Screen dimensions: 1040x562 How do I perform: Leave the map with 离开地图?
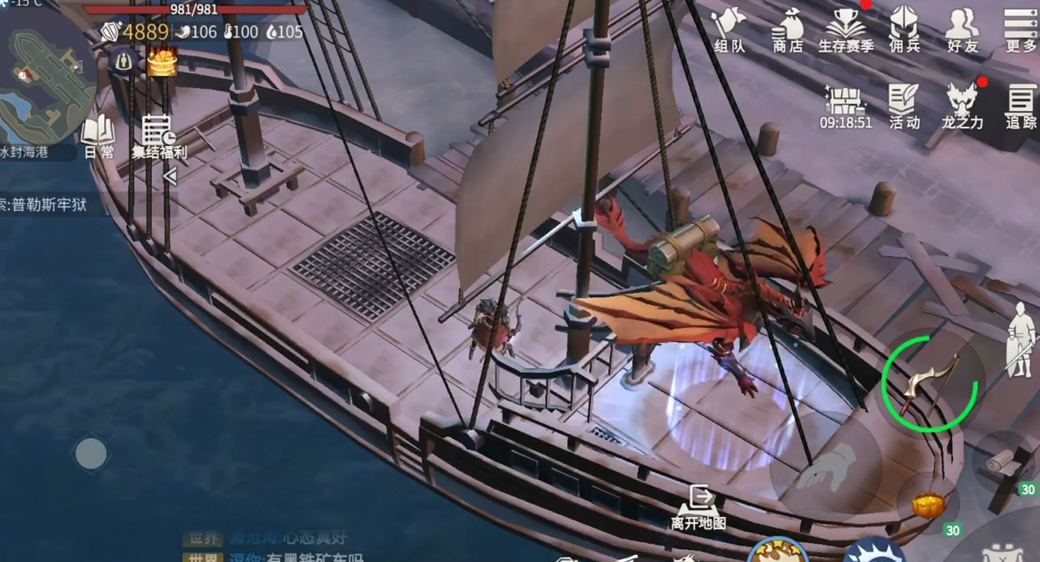click(698, 506)
